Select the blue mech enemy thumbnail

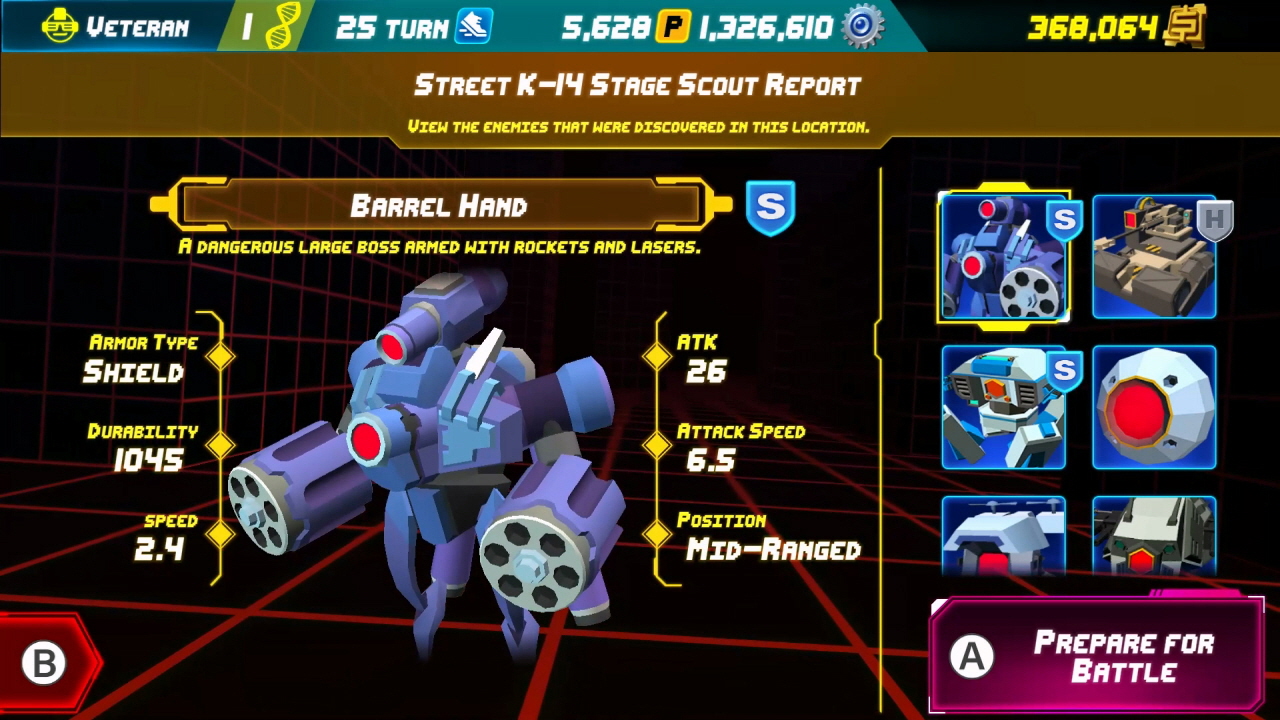coord(1005,407)
